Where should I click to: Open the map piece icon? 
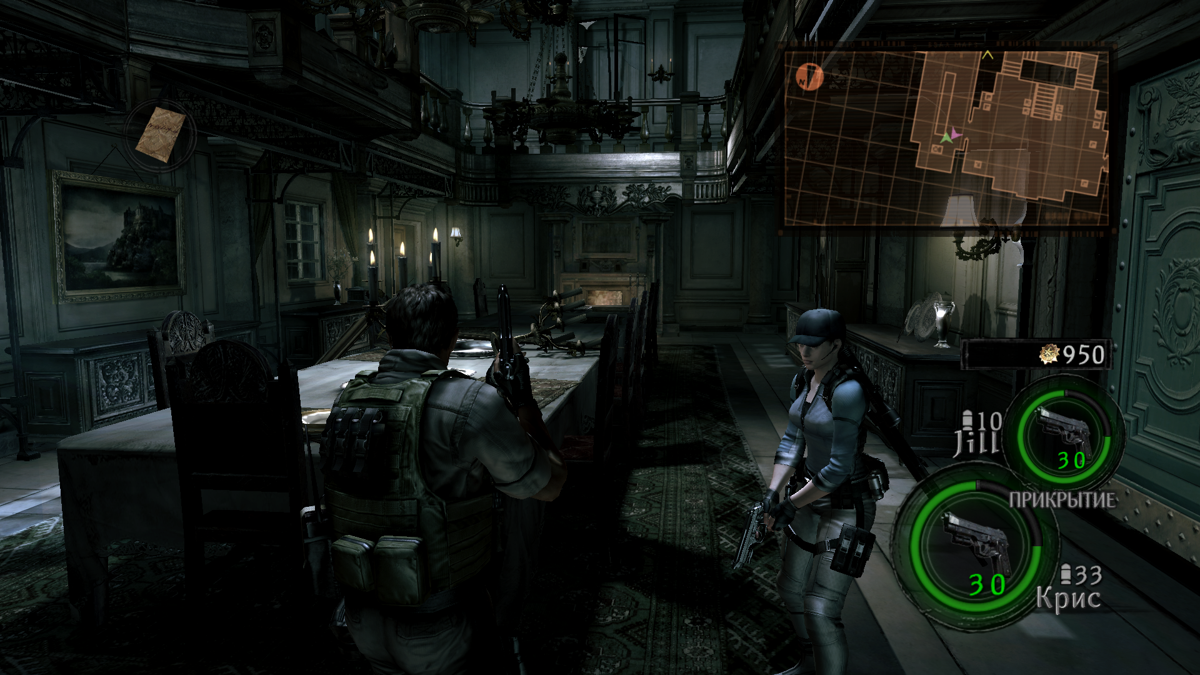(x=162, y=134)
